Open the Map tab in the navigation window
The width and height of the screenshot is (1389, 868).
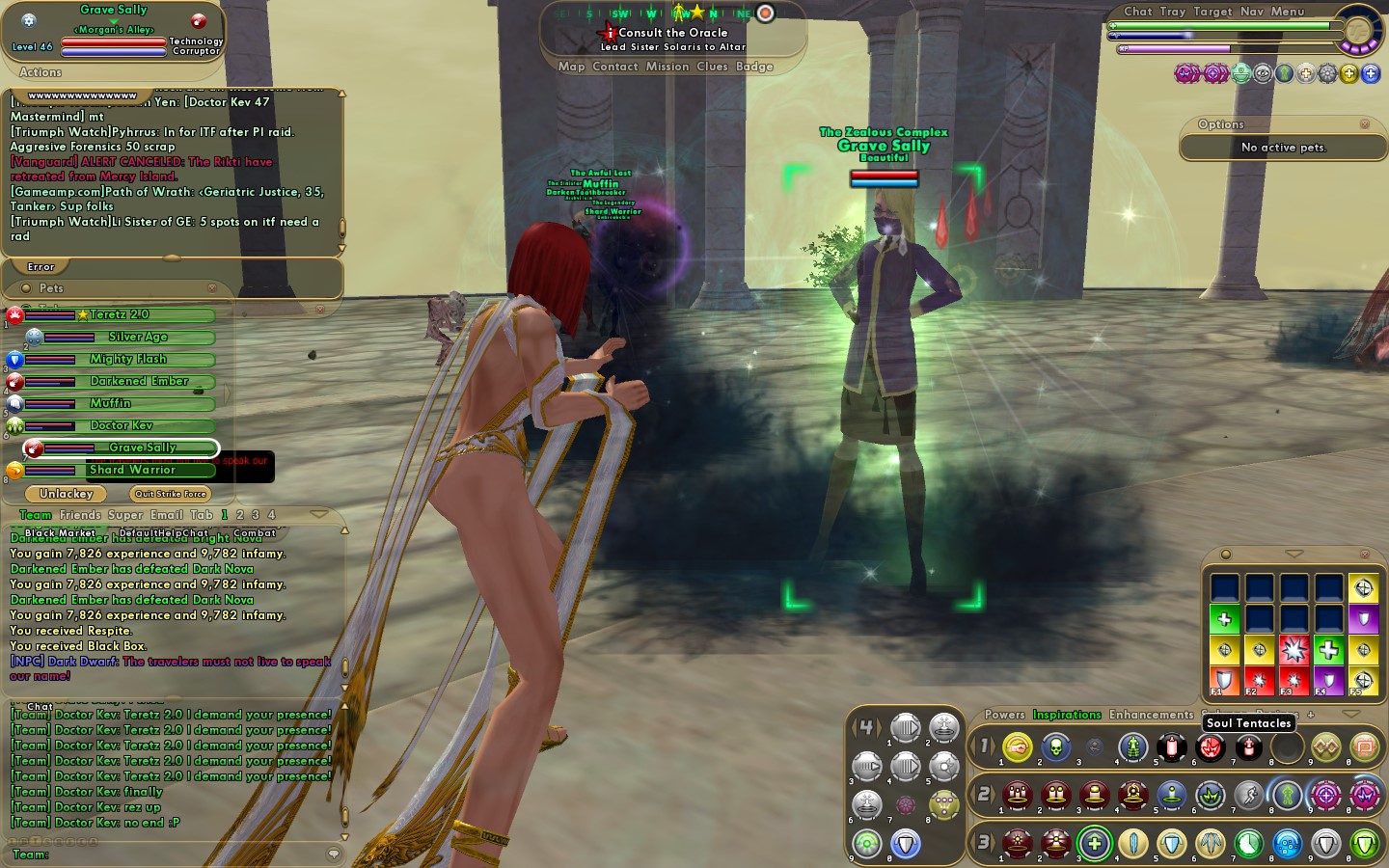[x=571, y=67]
